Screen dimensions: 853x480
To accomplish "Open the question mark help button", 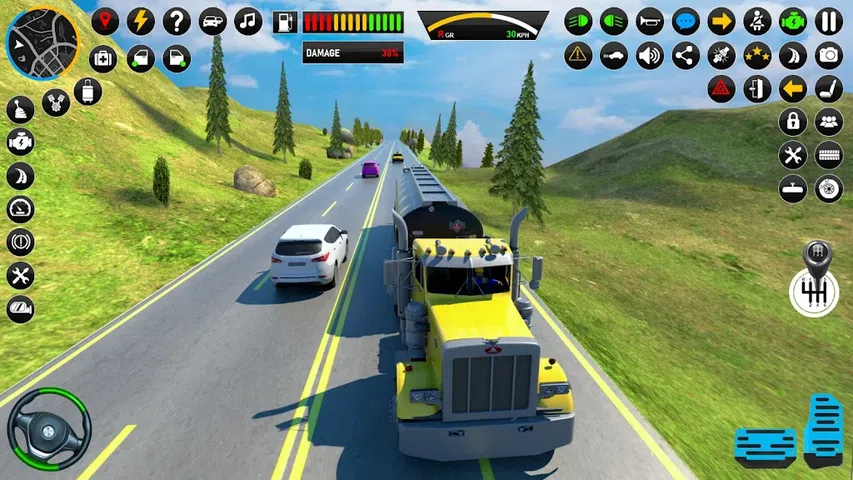I will [x=177, y=21].
